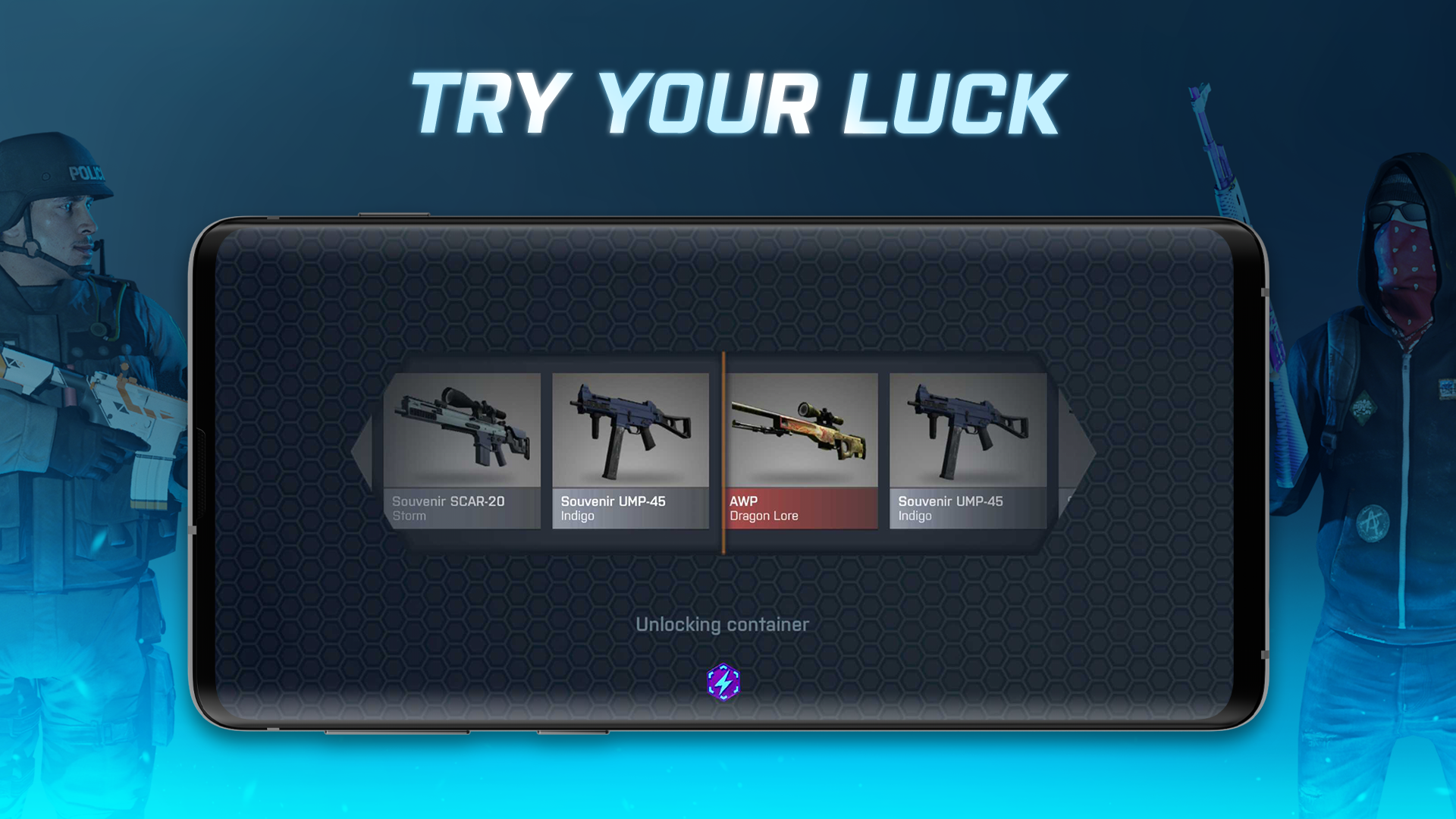The image size is (1456, 819).
Task: Toggle selection of the SCAR-20 Storm card
Action: point(461,451)
